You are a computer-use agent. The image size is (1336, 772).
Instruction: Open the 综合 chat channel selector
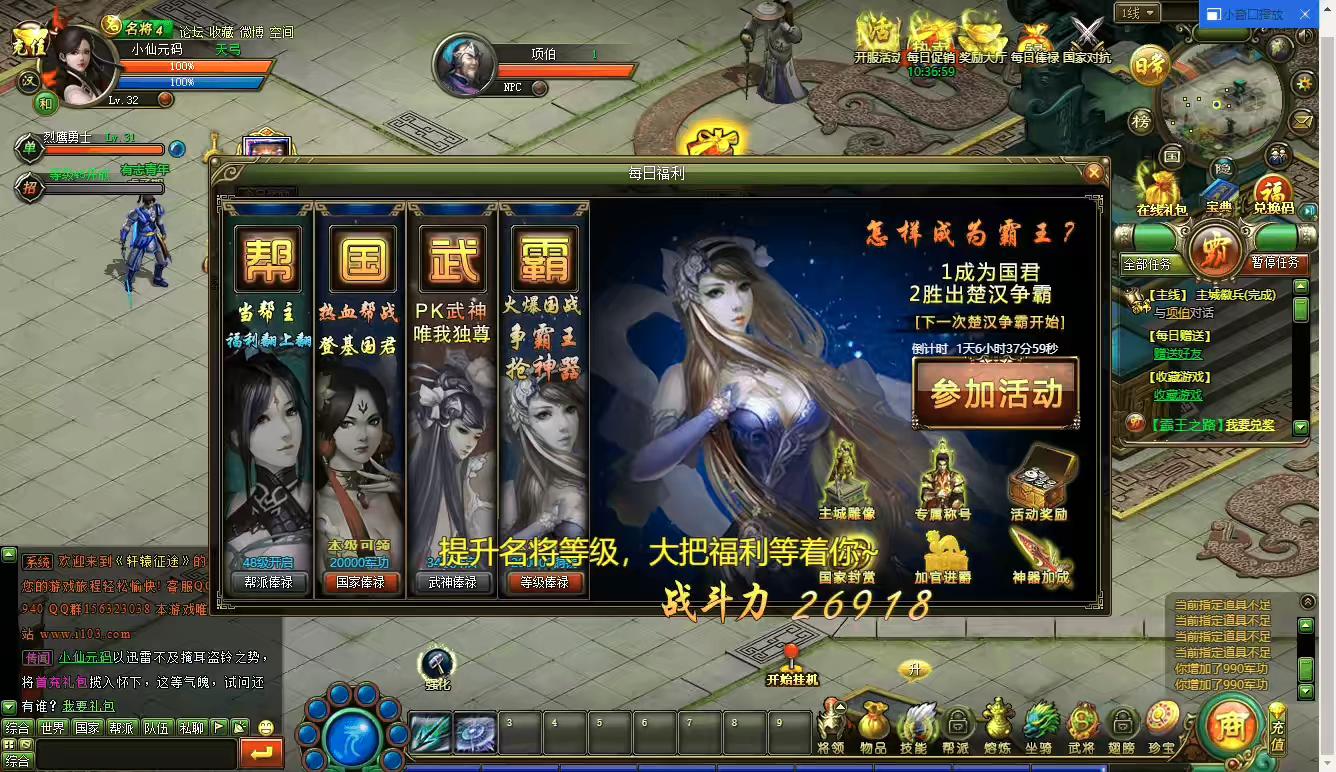coord(18,760)
